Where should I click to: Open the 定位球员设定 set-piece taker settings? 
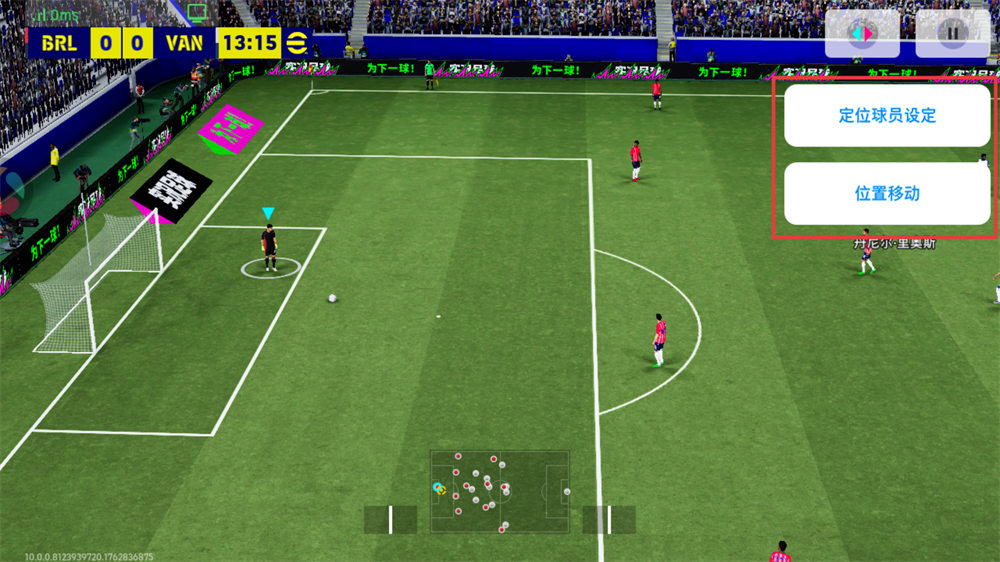click(x=886, y=116)
